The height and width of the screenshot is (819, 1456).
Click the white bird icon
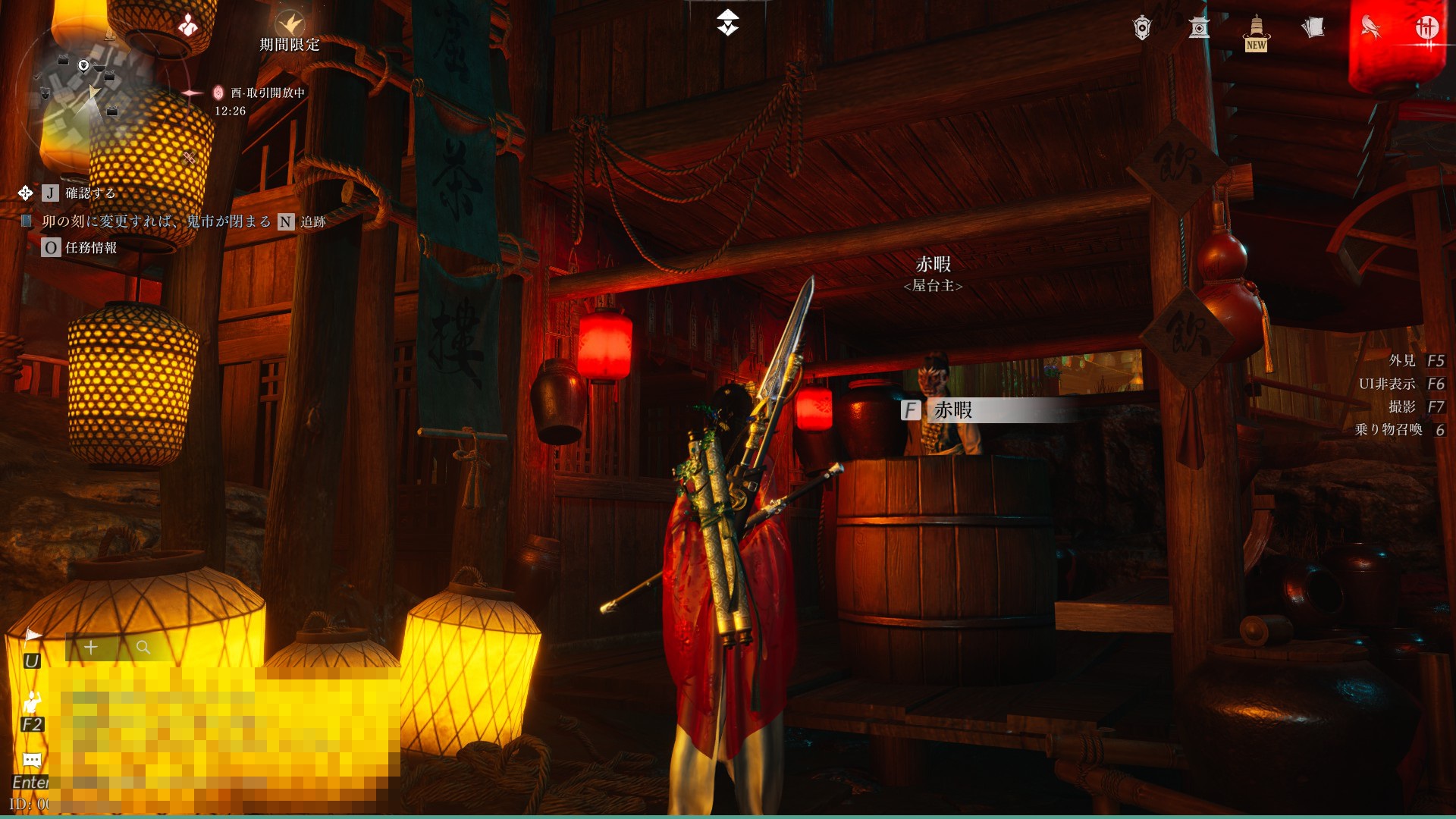[1370, 28]
